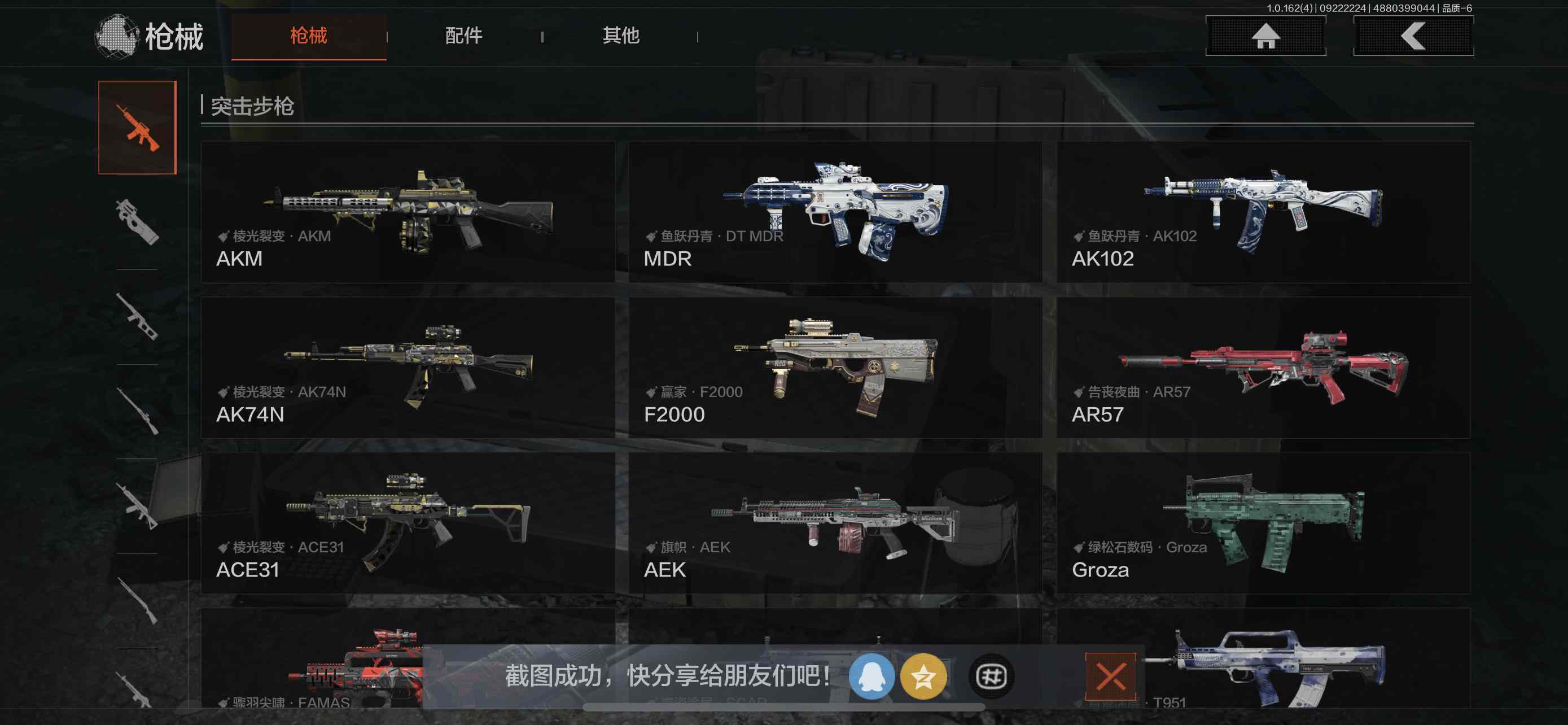Choose the P90 submachine gun category icon
This screenshot has height=725, width=1568.
pos(137,222)
